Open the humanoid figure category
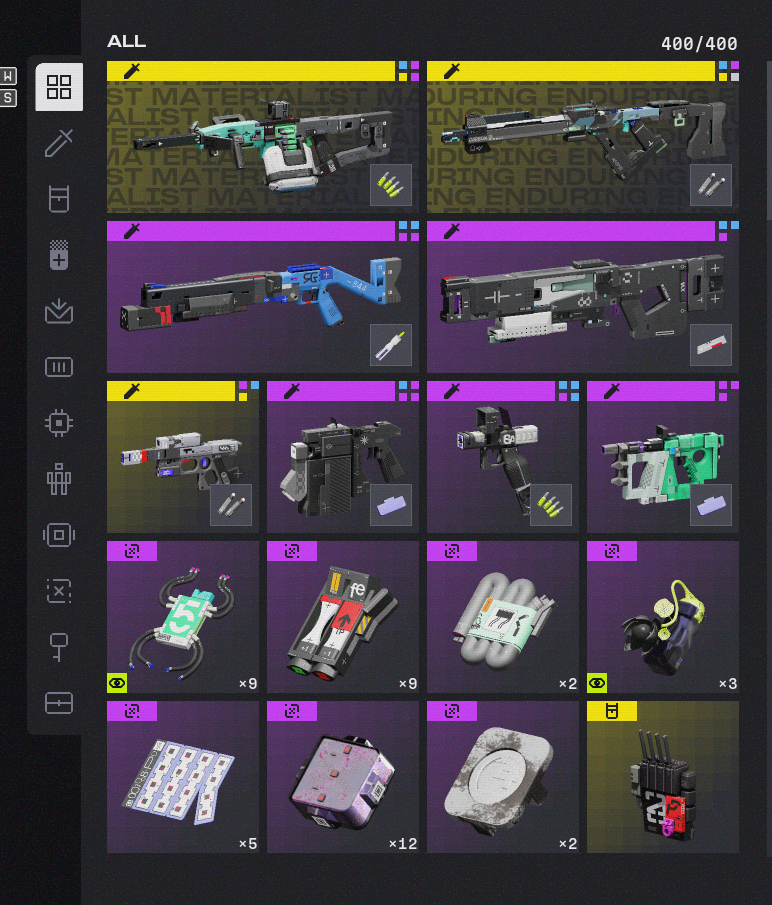Screen dimensions: 772x905 pyautogui.click(x=59, y=479)
